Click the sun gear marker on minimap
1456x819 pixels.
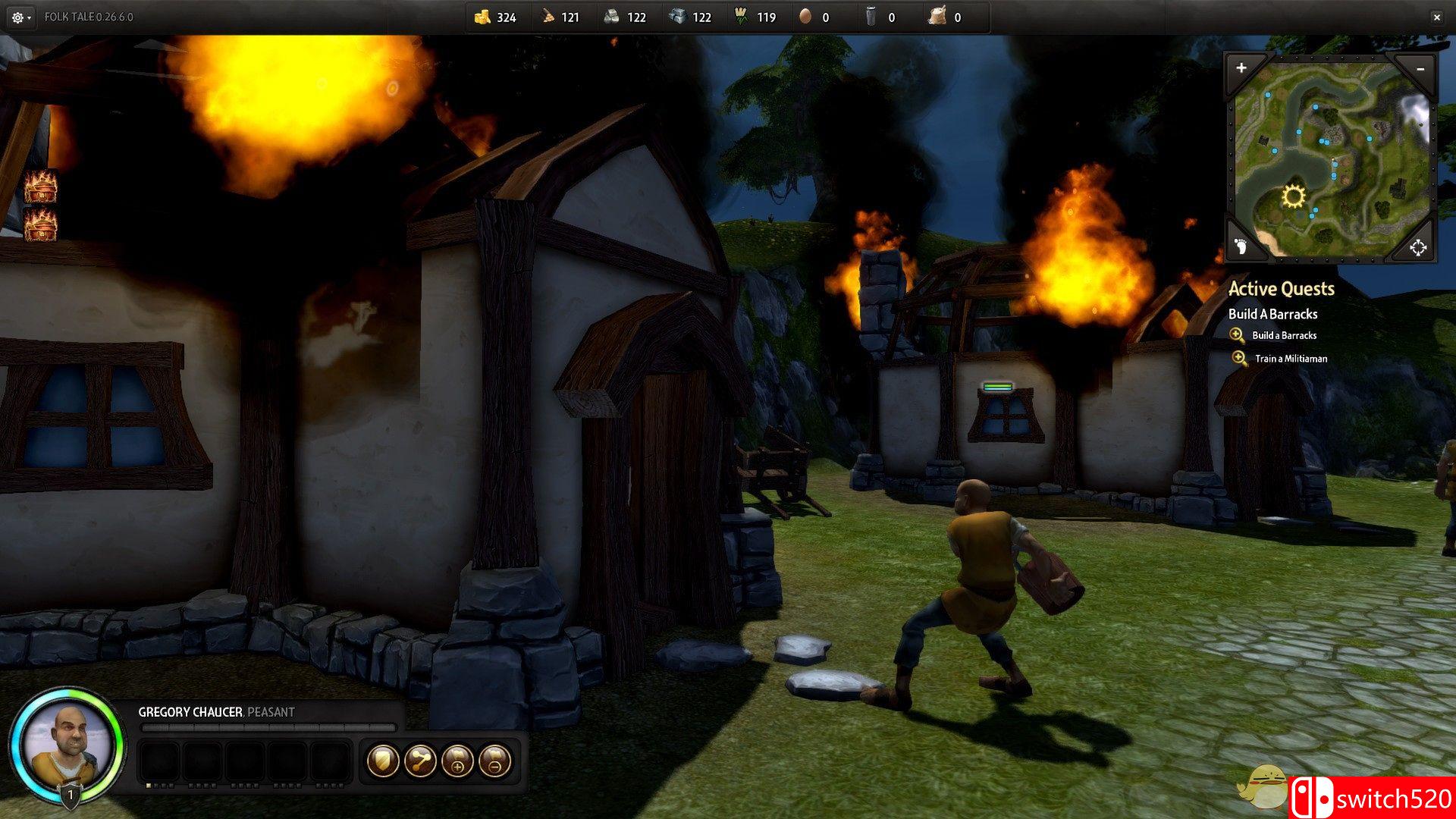pos(1293,197)
